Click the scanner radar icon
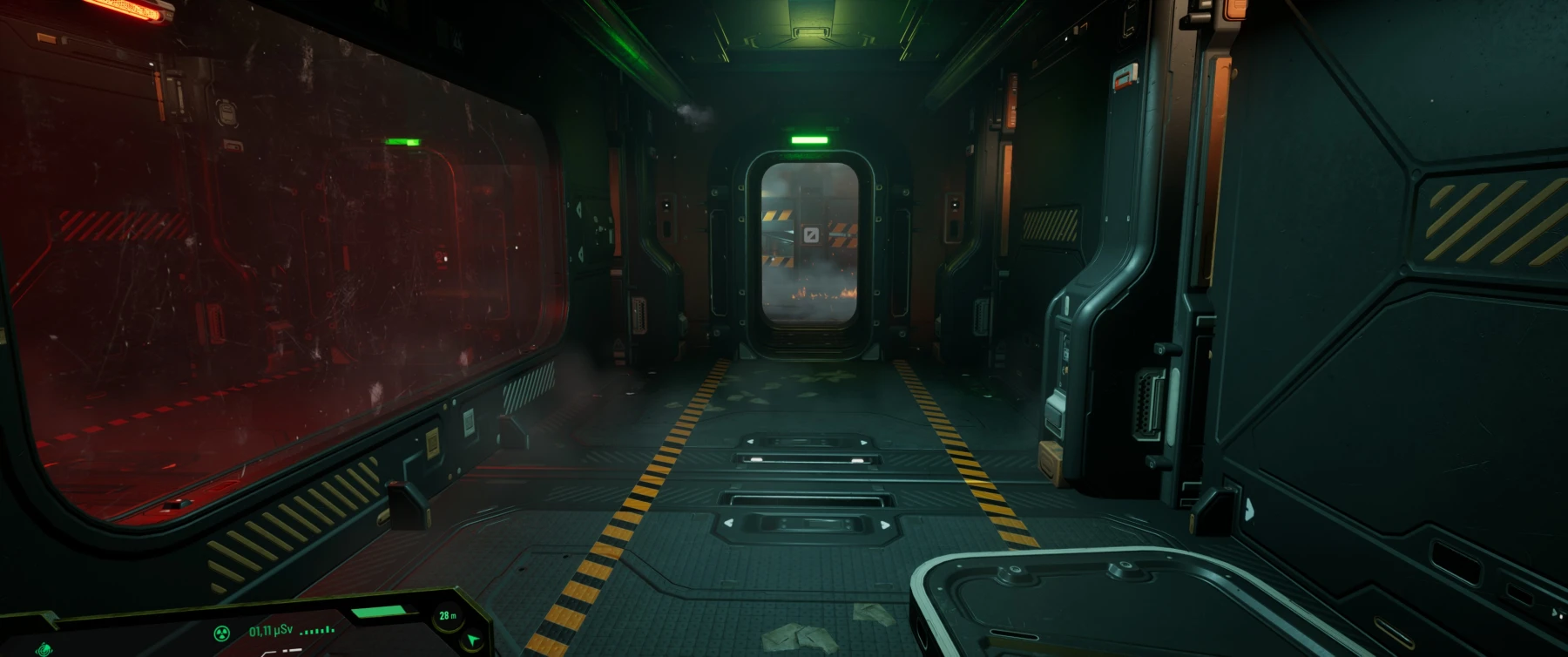The height and width of the screenshot is (657, 1568). (x=44, y=649)
